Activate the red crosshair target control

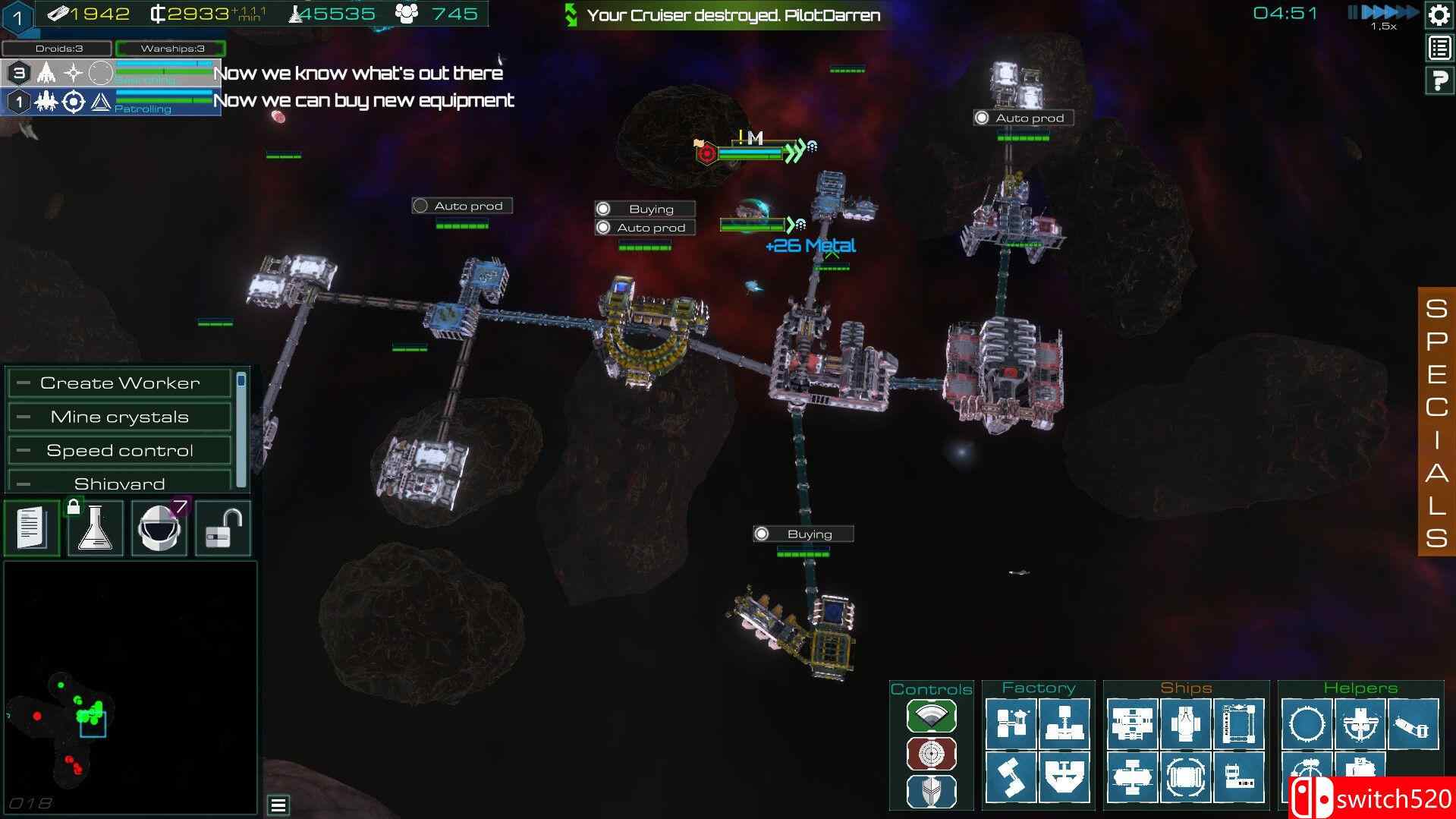click(931, 754)
